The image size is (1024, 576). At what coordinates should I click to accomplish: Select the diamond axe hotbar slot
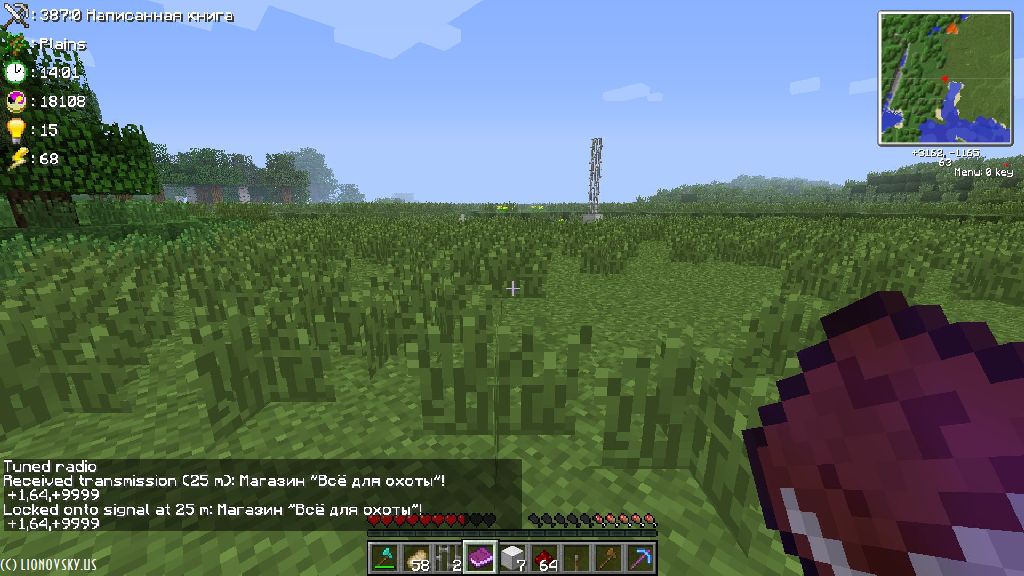click(x=386, y=558)
